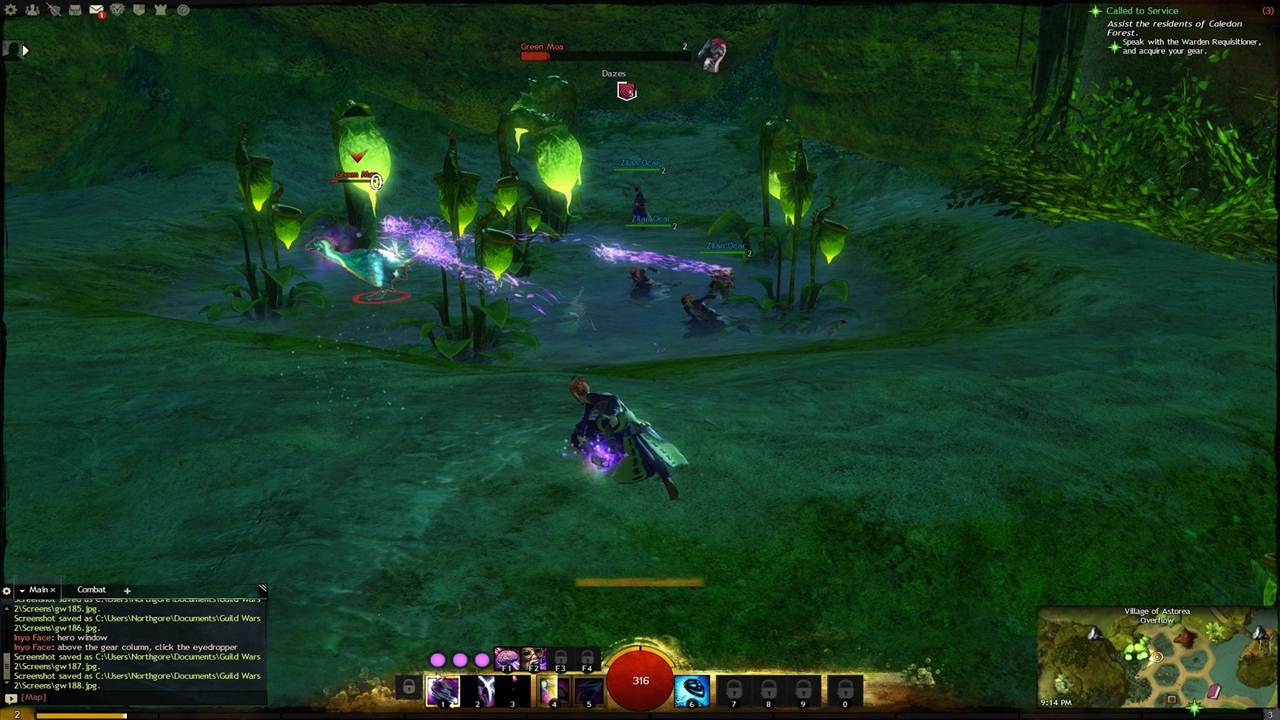Select the Called to Service objective tracker

[1141, 11]
